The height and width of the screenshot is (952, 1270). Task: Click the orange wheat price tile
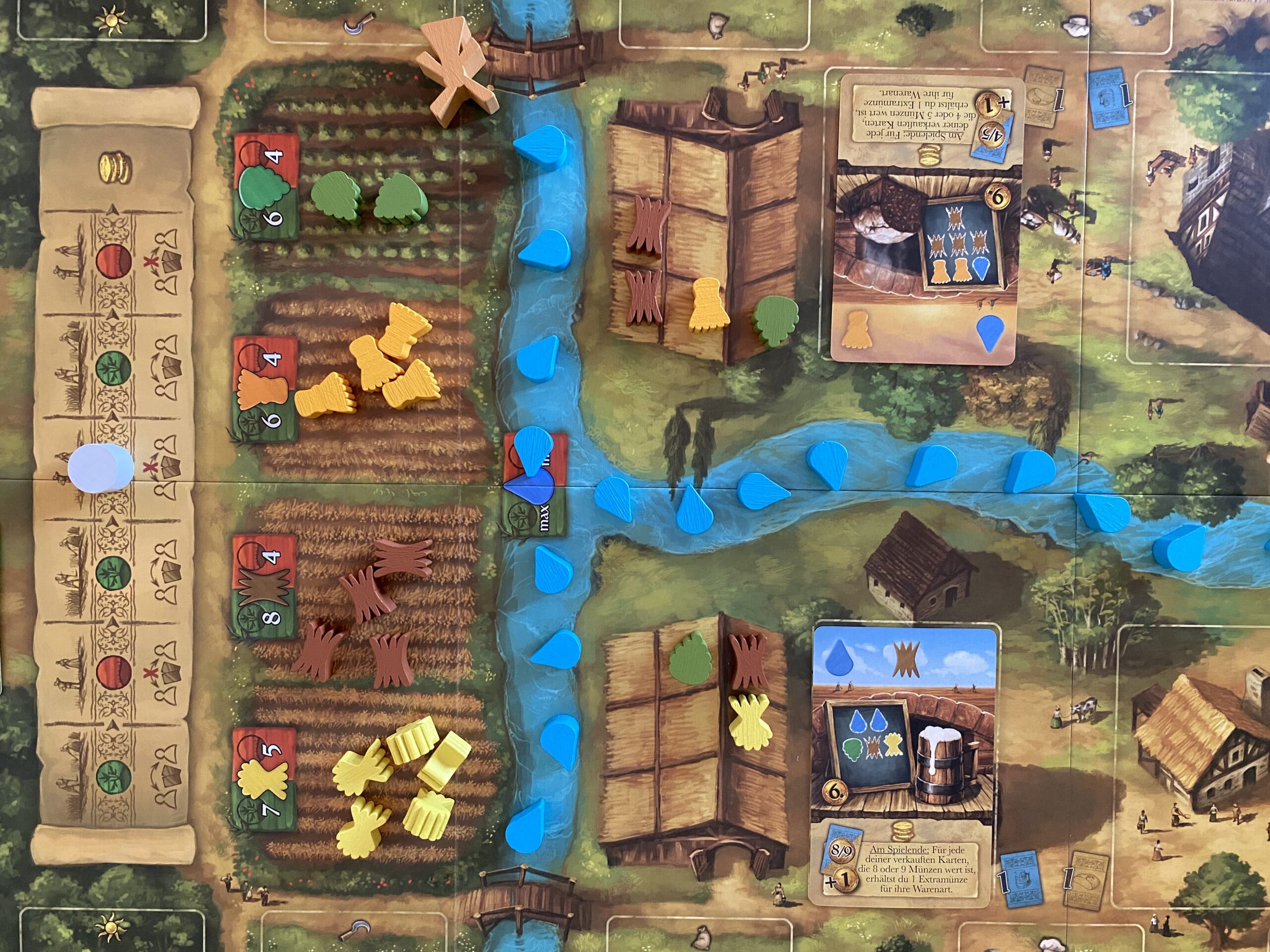coord(265,389)
